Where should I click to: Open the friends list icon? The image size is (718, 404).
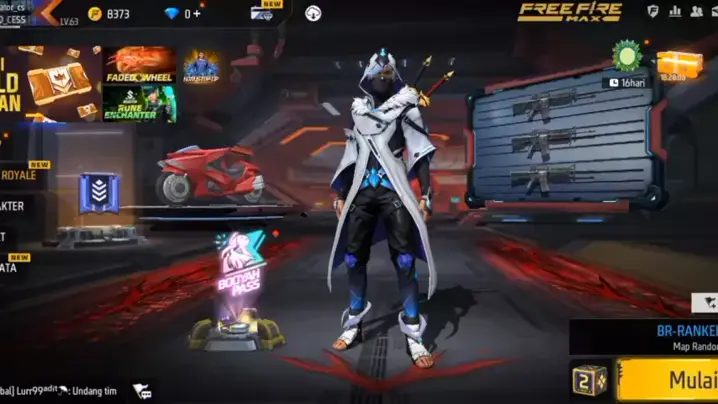tap(698, 11)
